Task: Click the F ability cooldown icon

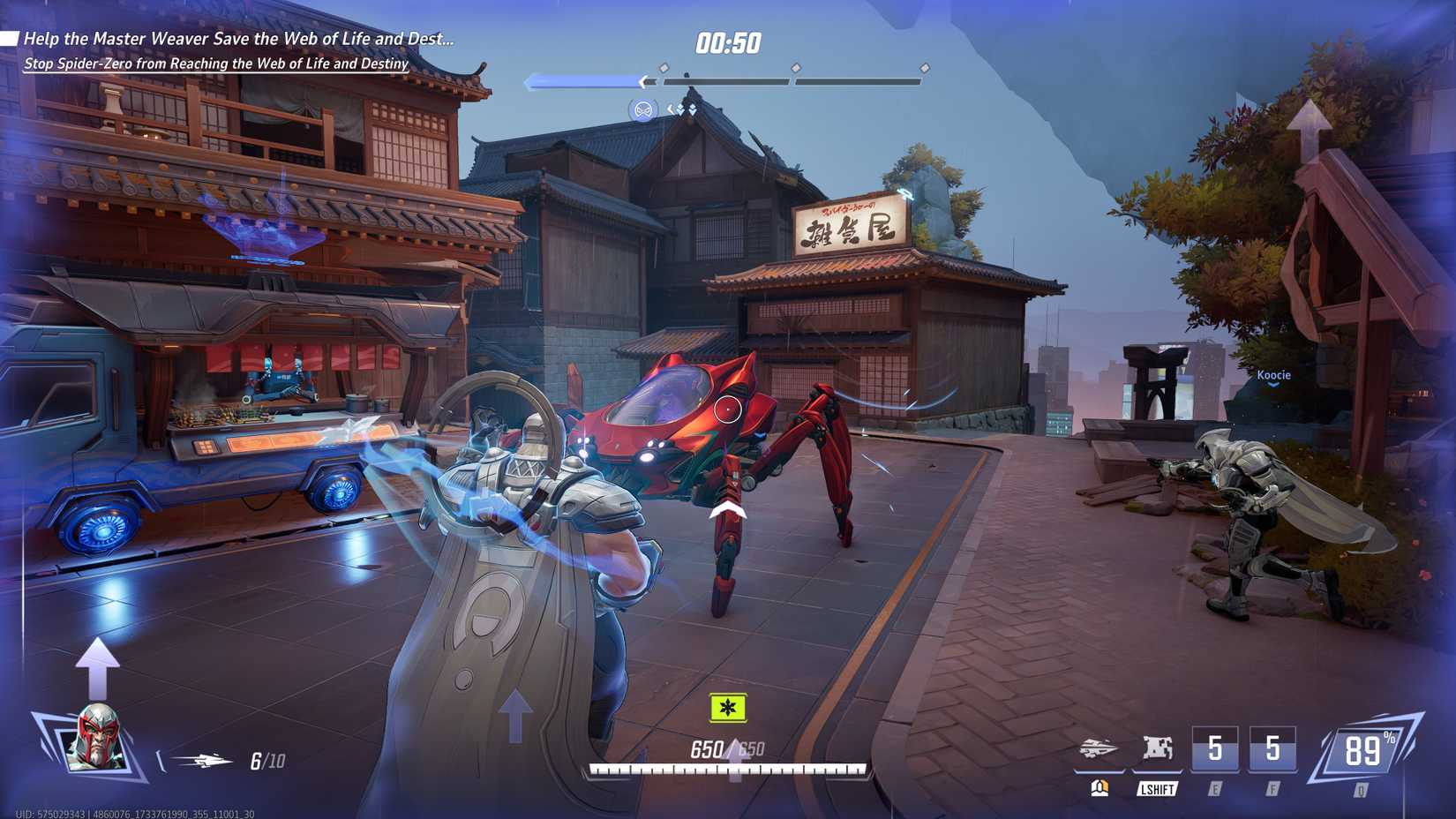Action: pyautogui.click(x=1273, y=747)
